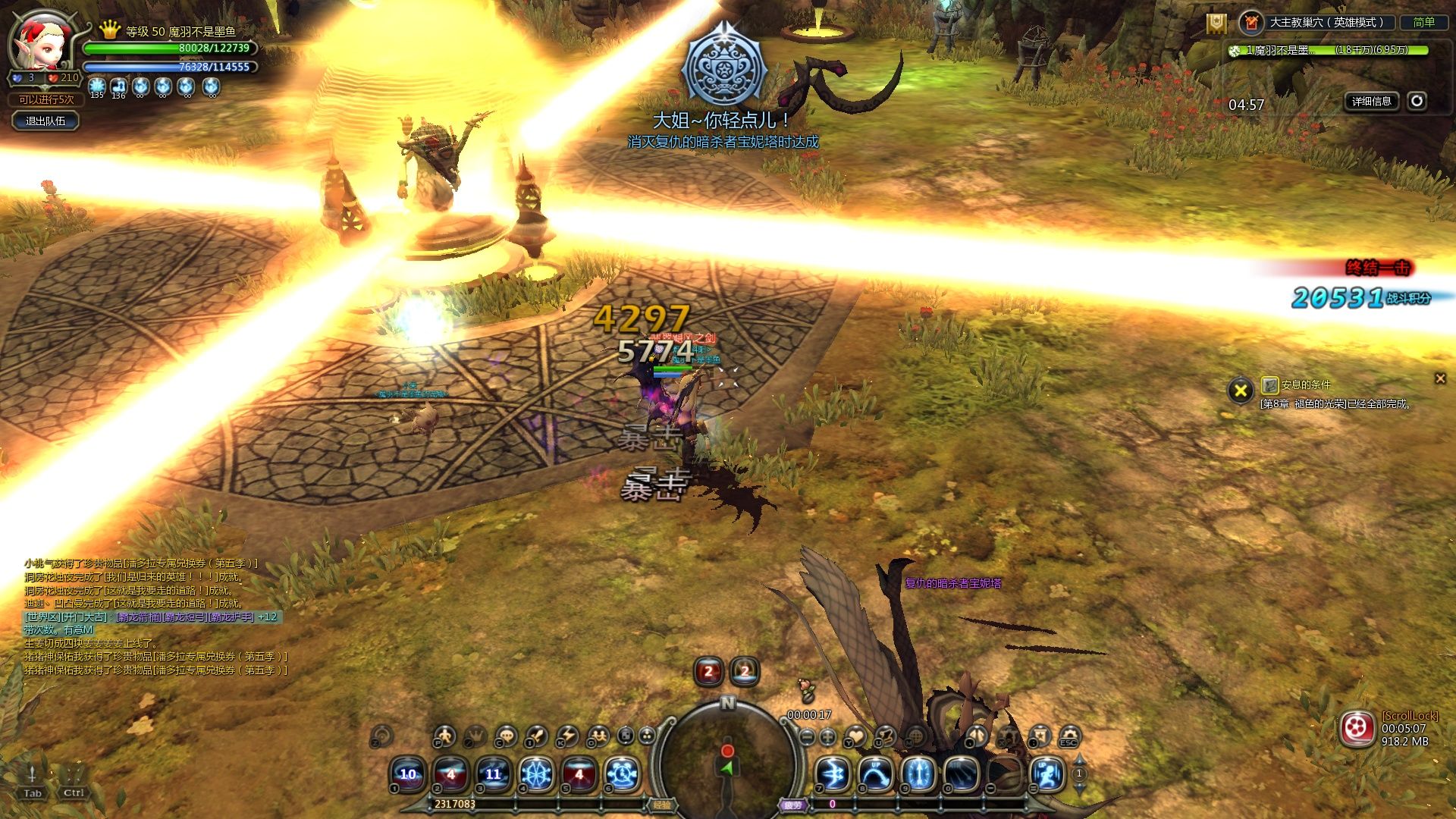The width and height of the screenshot is (1456, 819).
Task: Click the skill on cooldown showing 10
Action: click(408, 774)
